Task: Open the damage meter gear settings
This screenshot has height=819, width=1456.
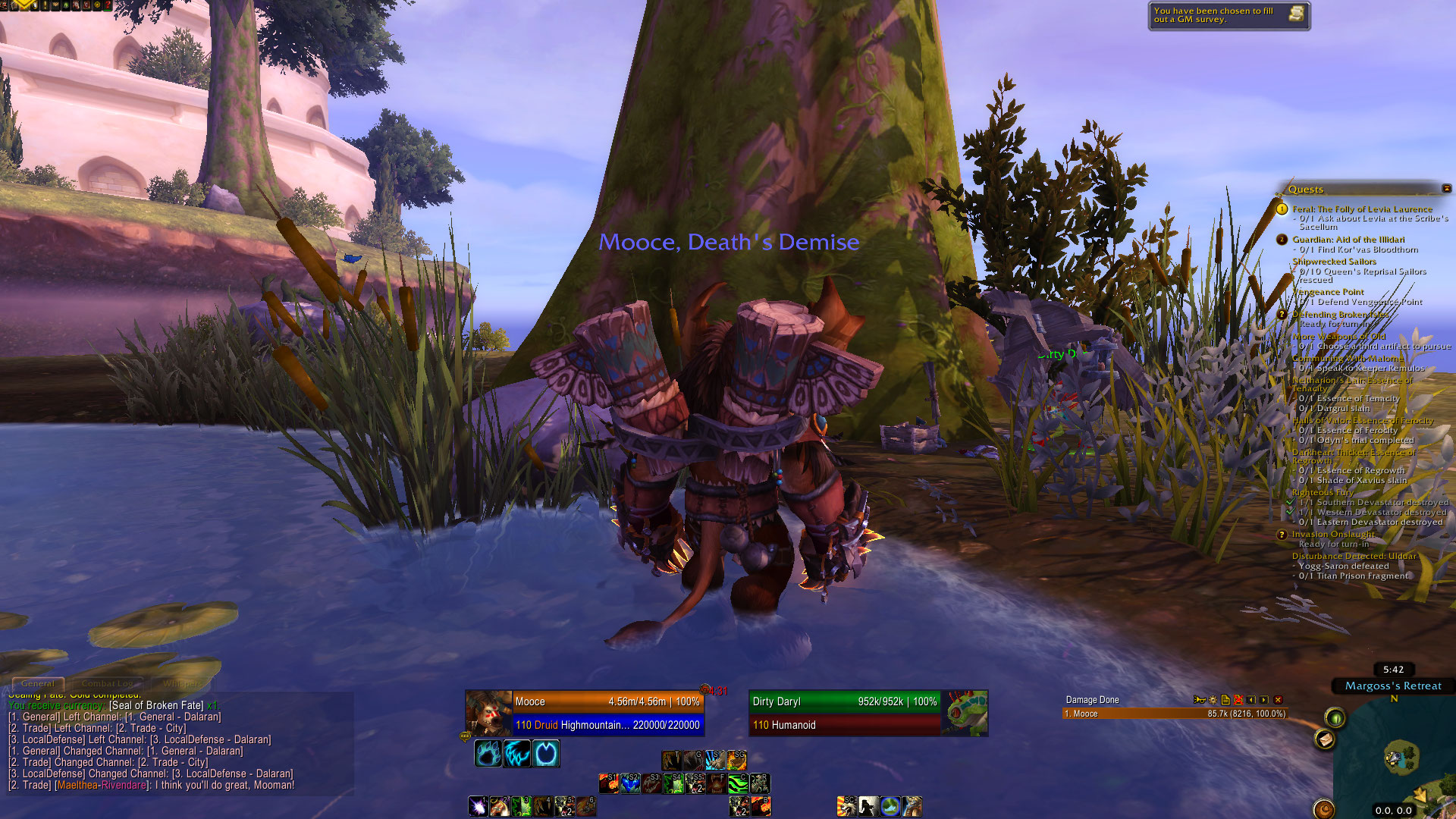Action: pyautogui.click(x=1213, y=700)
